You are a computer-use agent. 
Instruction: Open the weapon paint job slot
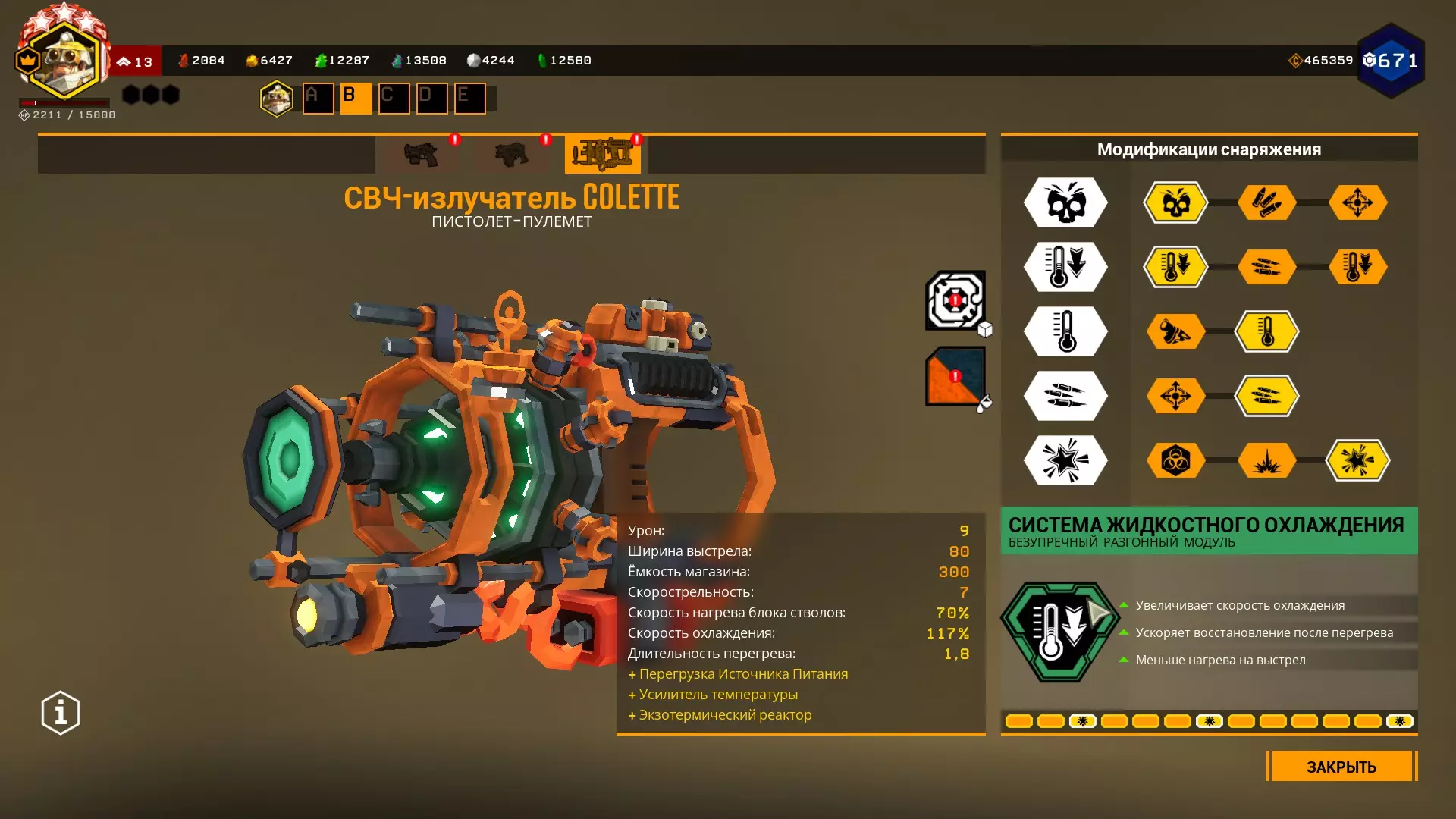pyautogui.click(x=955, y=376)
